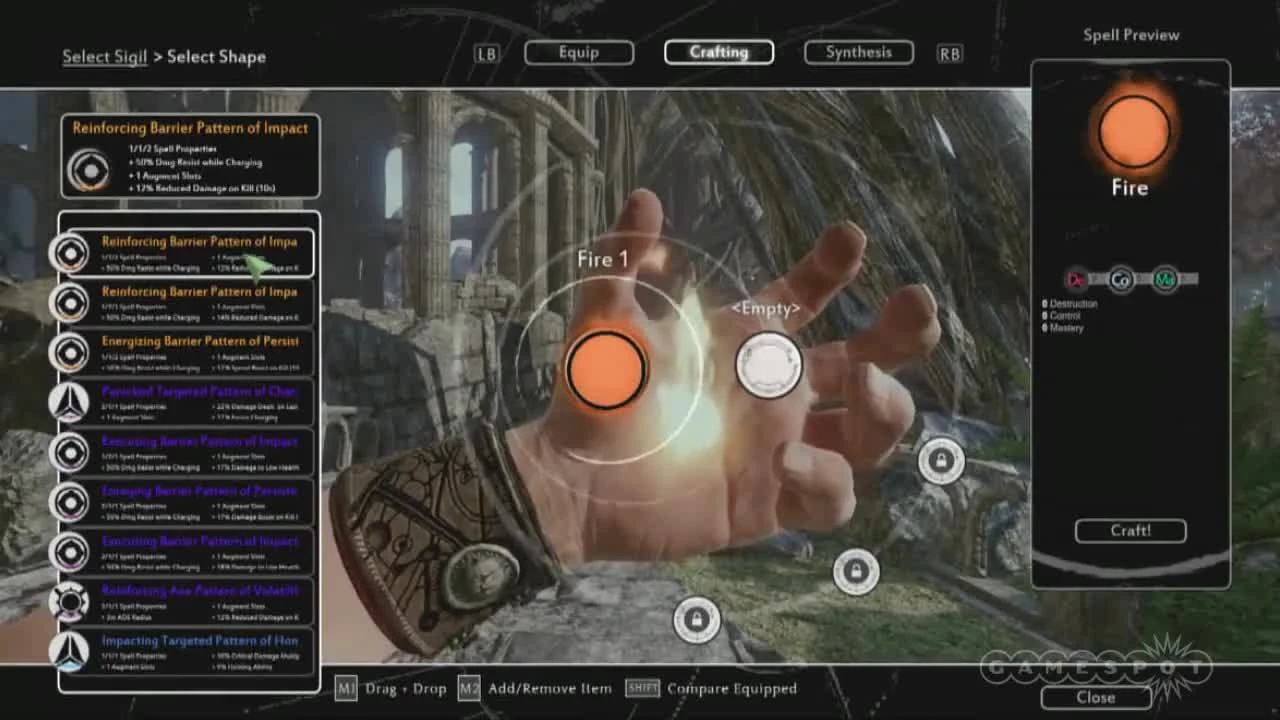
Task: Open the Reinforcing Axe Pattern of Volatility sigil icon
Action: tap(70, 601)
